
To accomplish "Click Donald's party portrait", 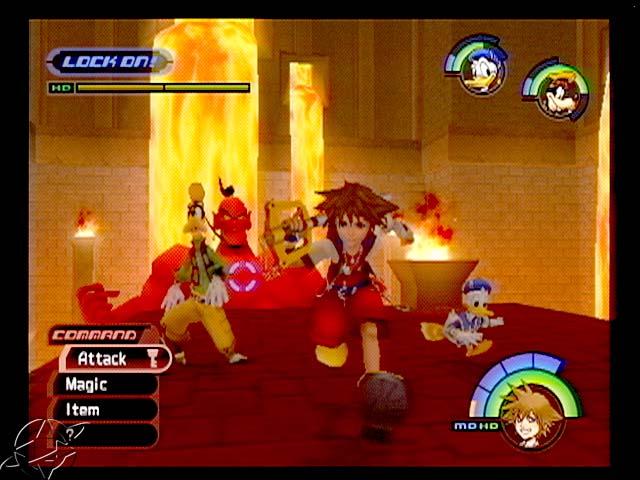I will point(481,70).
